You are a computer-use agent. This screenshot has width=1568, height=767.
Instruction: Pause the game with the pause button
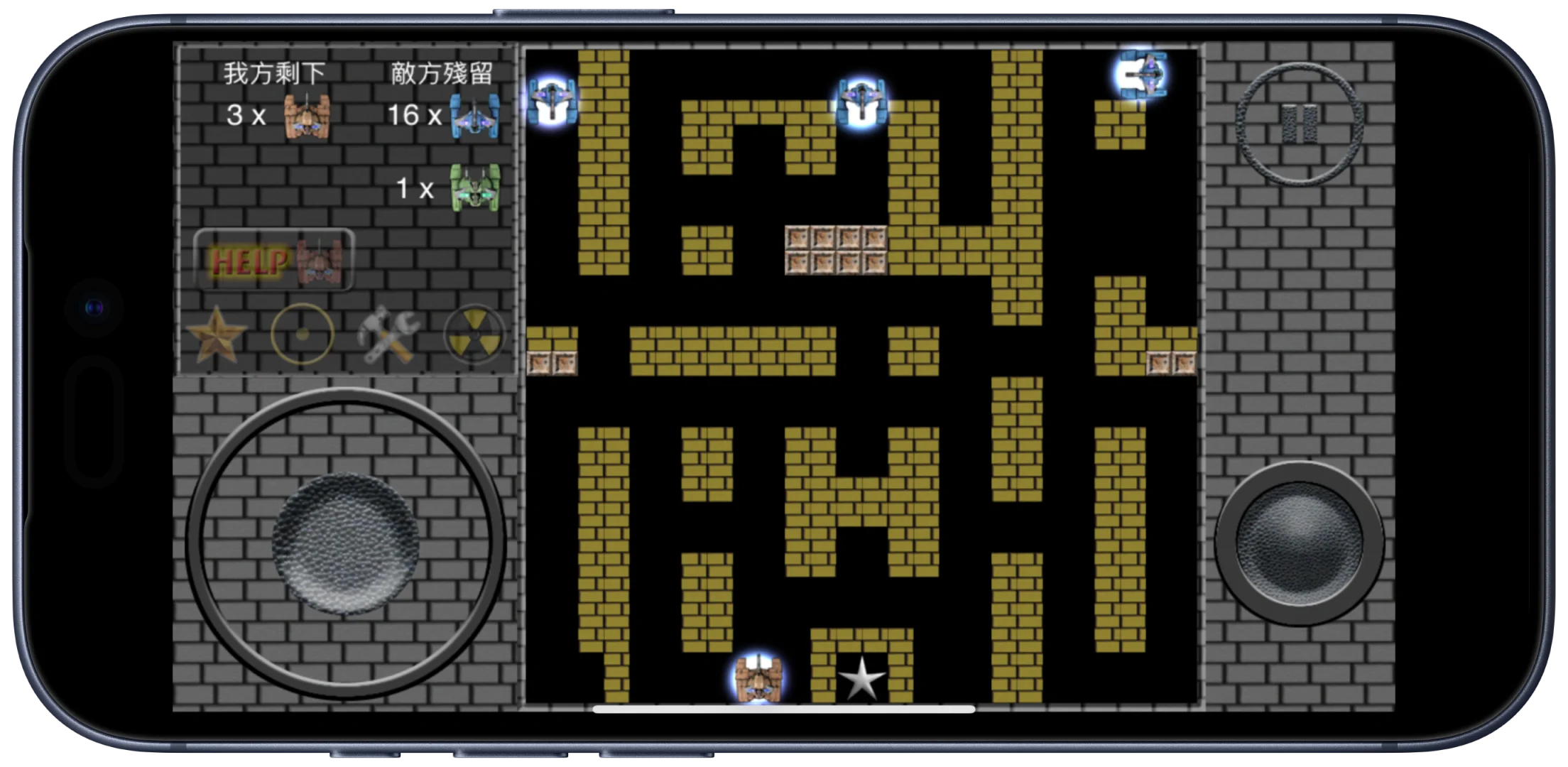tap(1300, 124)
